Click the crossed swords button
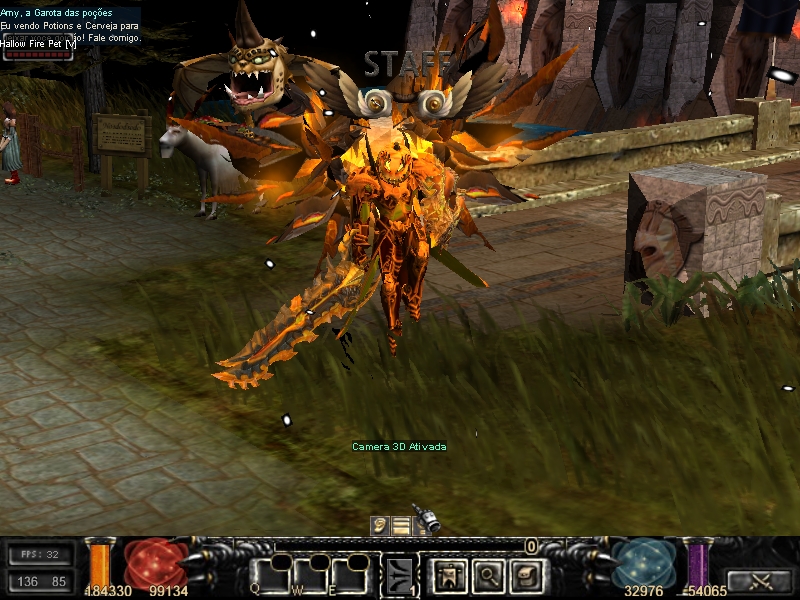The width and height of the screenshot is (800, 600). [x=759, y=580]
